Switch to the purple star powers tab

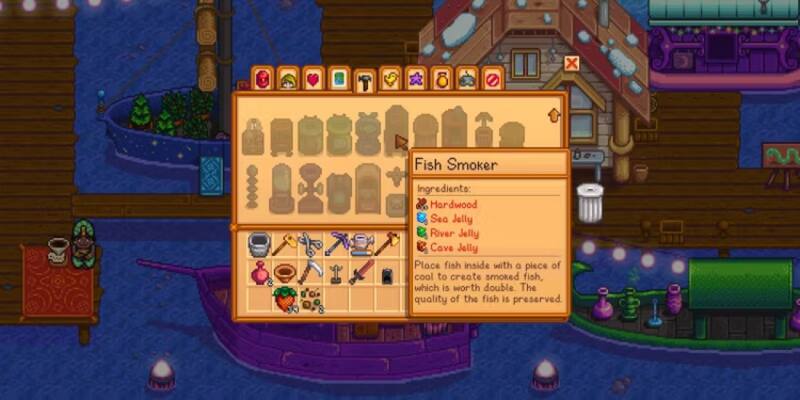pyautogui.click(x=416, y=78)
